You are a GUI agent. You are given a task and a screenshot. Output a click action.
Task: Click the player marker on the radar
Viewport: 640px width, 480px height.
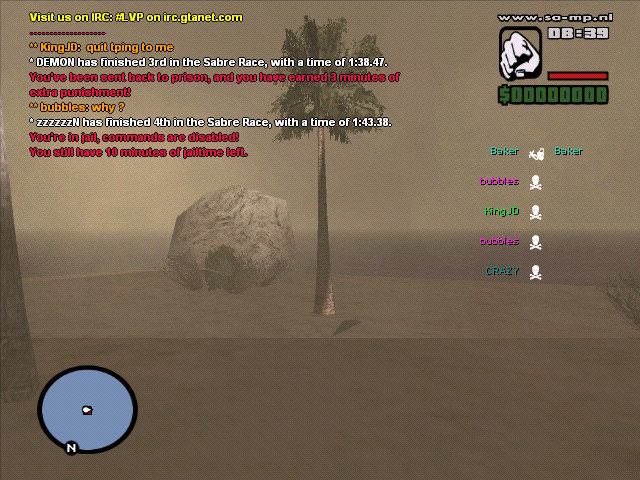pyautogui.click(x=87, y=410)
